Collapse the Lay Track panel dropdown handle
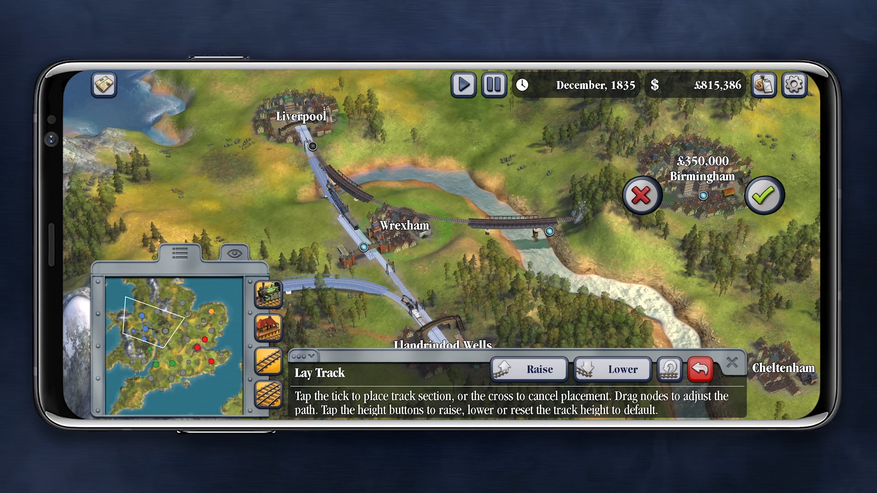877x493 pixels. [x=303, y=355]
